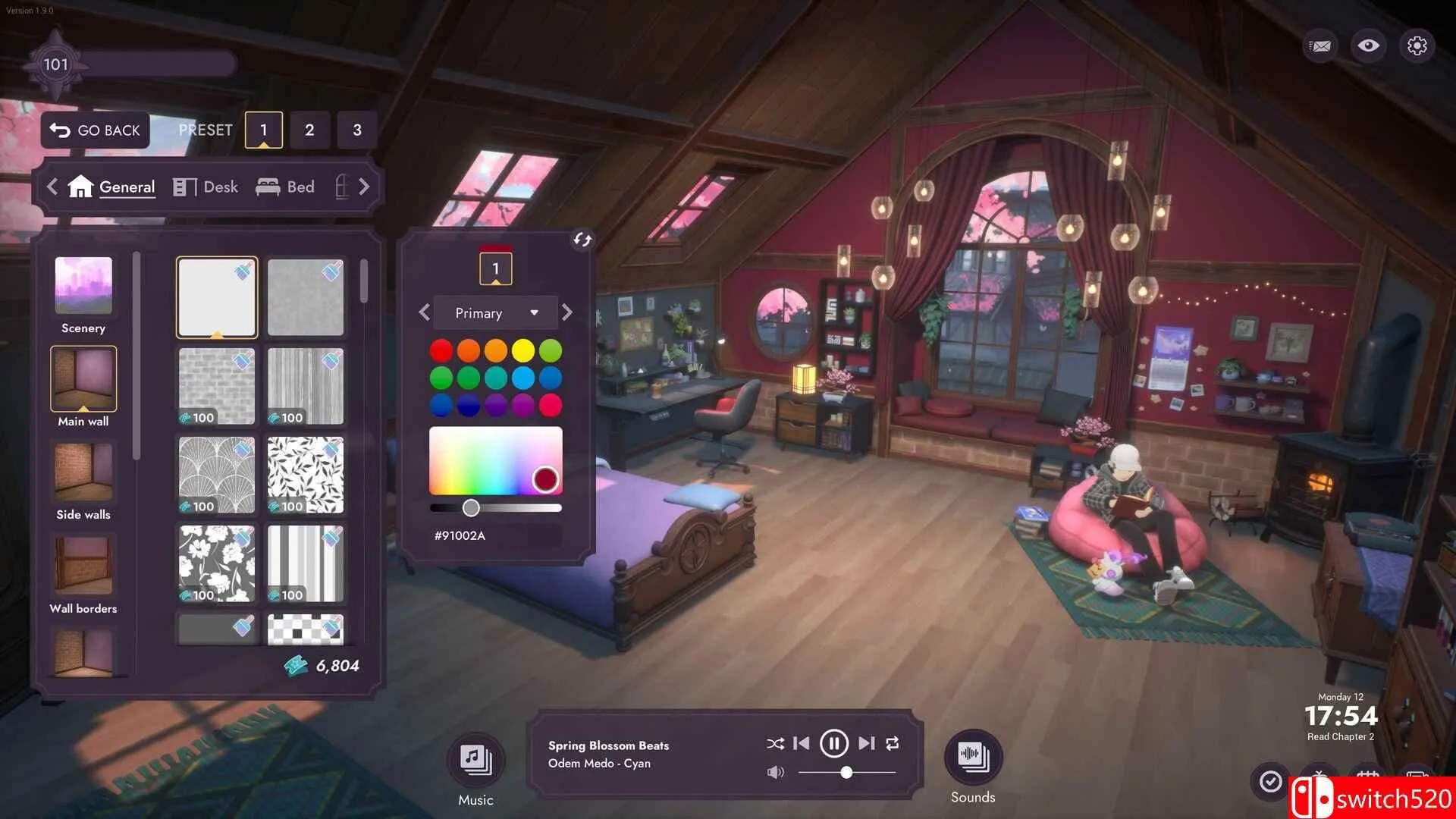Screen dimensions: 1456x819
Task: Open the Desk category tab
Action: (x=206, y=187)
